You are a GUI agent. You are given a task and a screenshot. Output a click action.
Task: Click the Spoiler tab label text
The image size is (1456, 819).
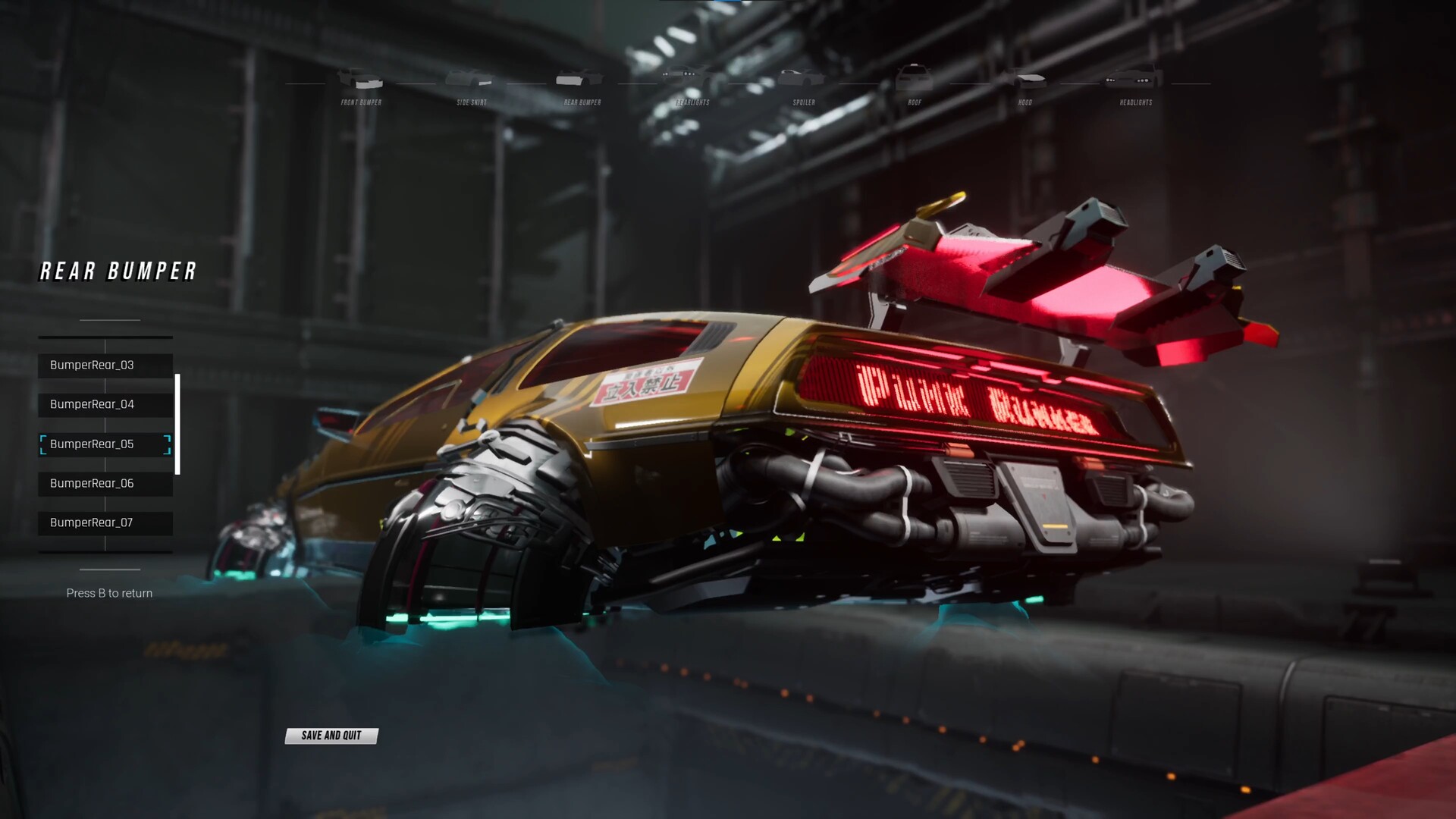(x=804, y=101)
